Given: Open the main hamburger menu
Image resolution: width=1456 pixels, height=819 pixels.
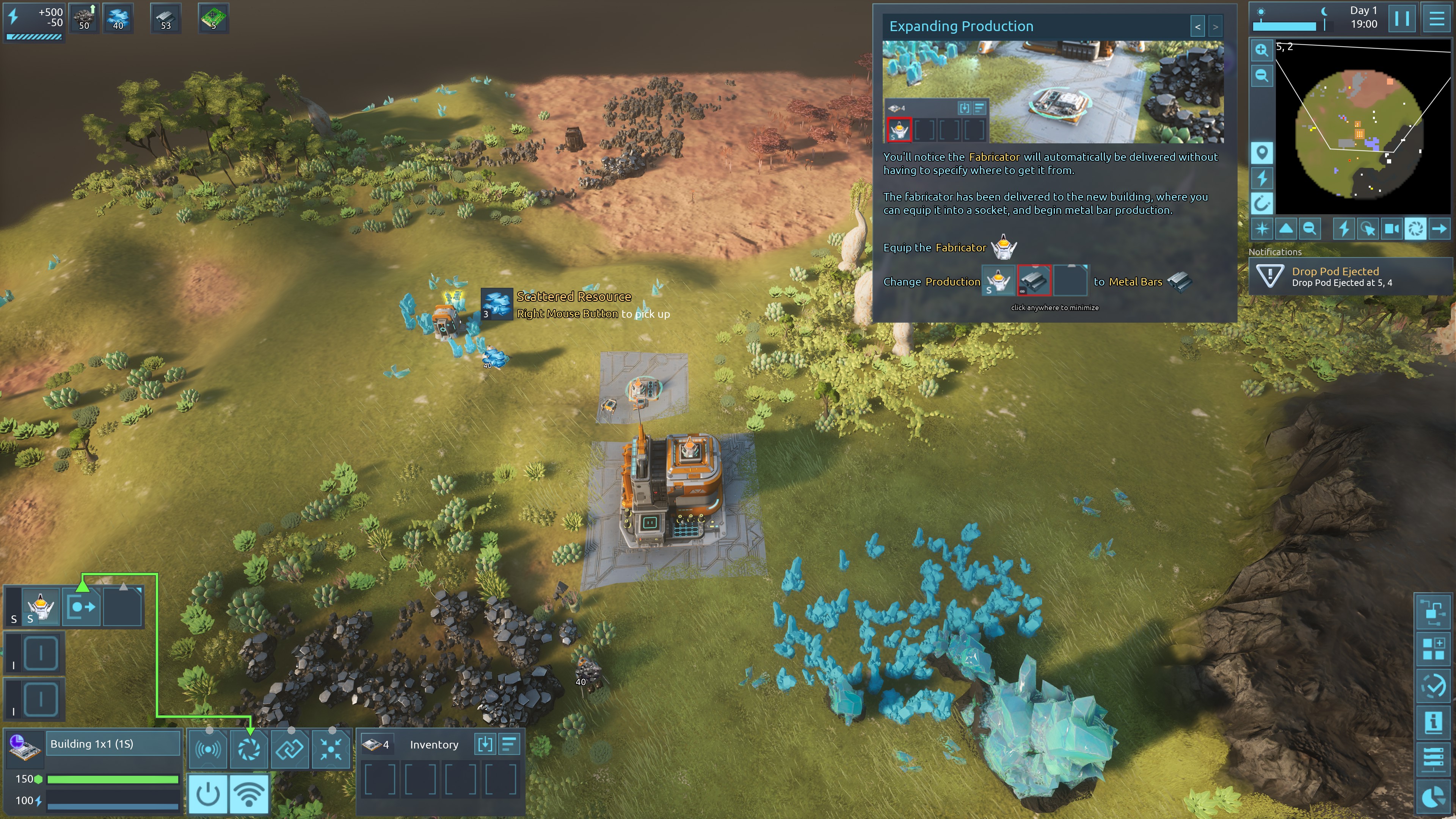Looking at the screenshot, I should [x=1436, y=19].
